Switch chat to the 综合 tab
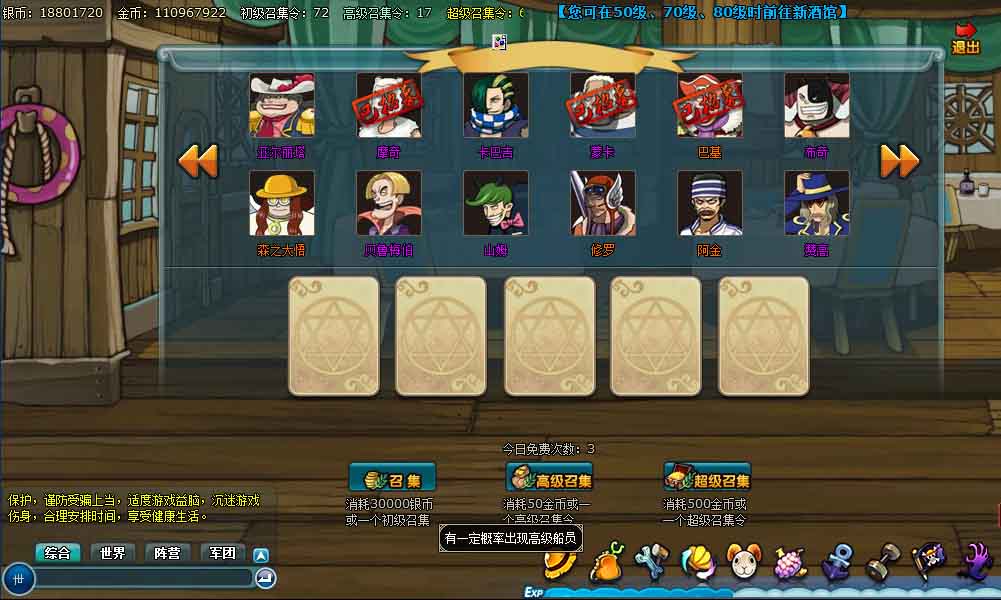The width and height of the screenshot is (1001, 600). 58,553
